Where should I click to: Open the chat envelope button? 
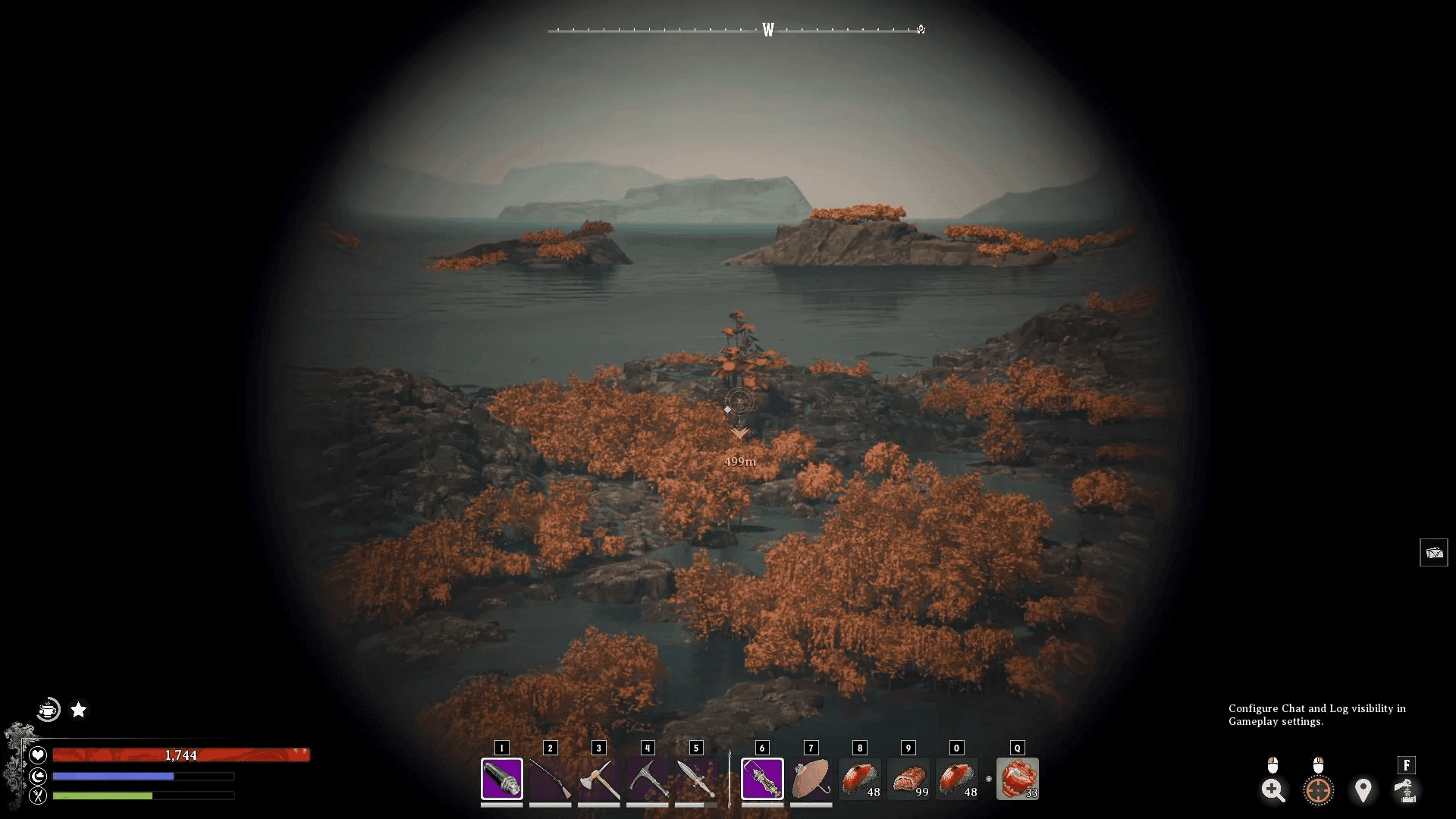[1433, 553]
